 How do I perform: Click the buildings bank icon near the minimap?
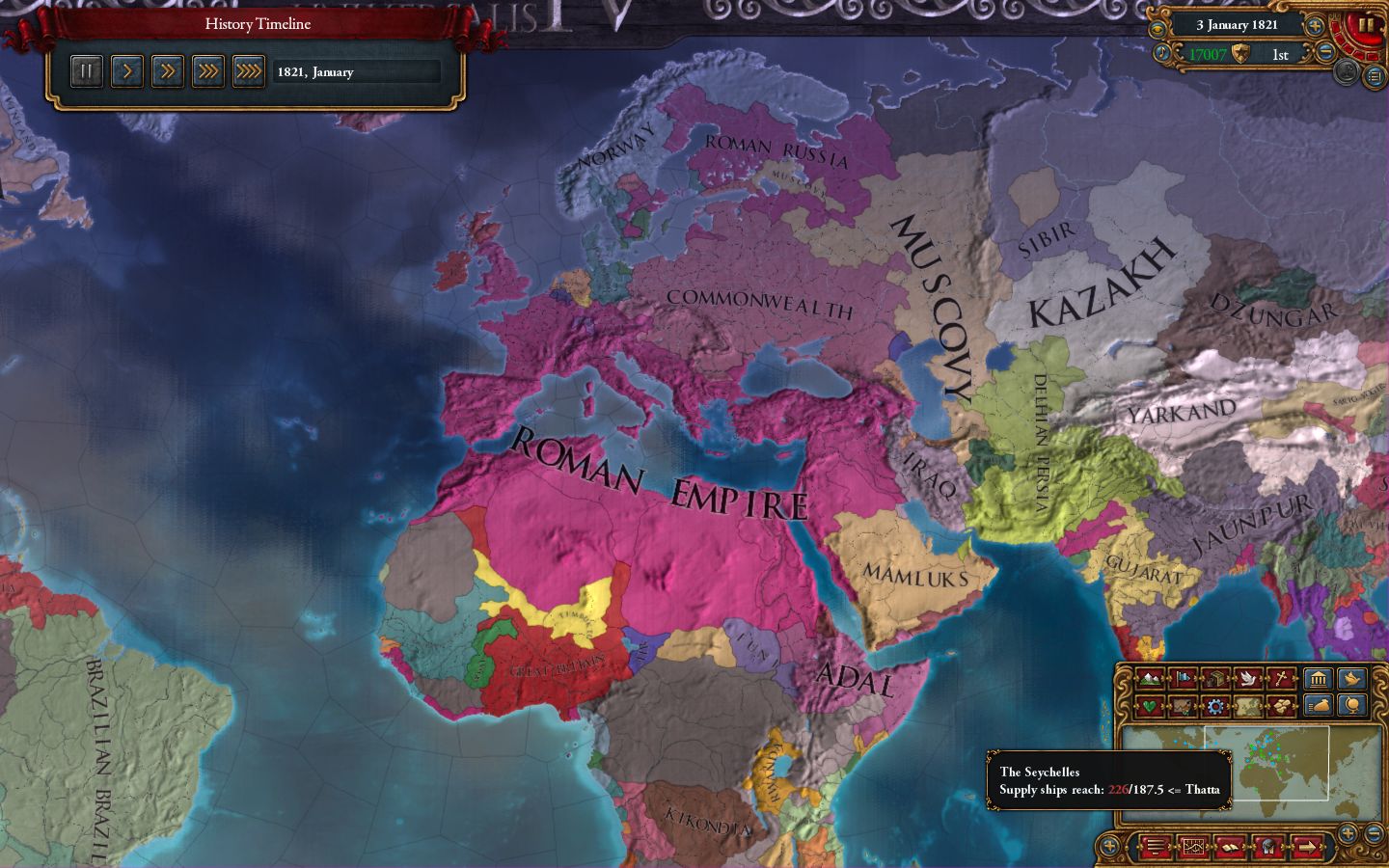pos(1318,678)
